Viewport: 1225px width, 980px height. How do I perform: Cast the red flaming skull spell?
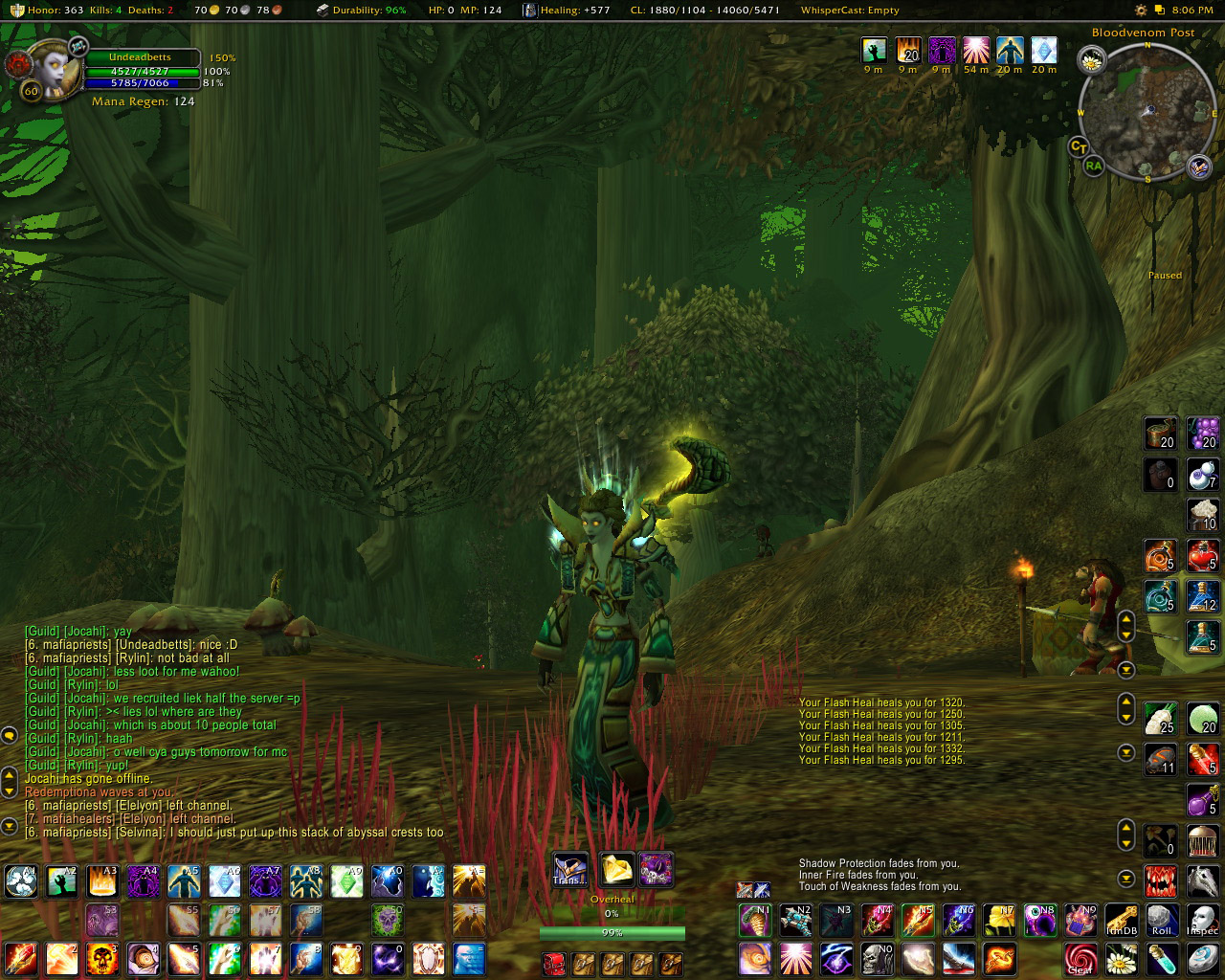coord(101,958)
